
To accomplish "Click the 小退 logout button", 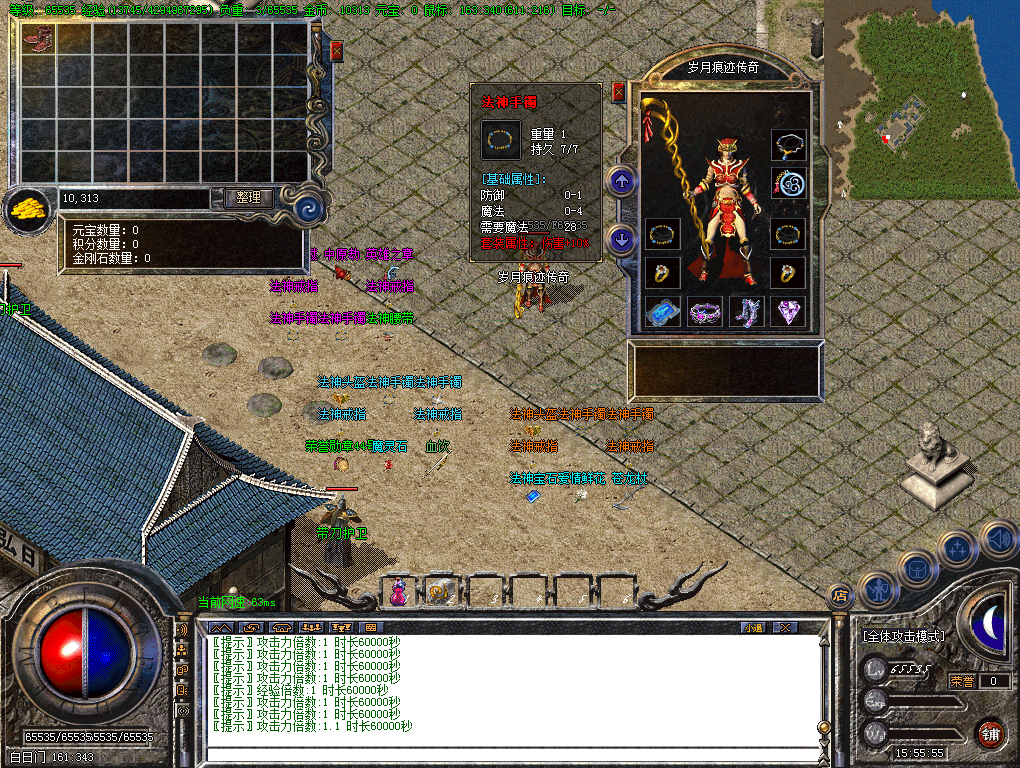I will point(753,627).
